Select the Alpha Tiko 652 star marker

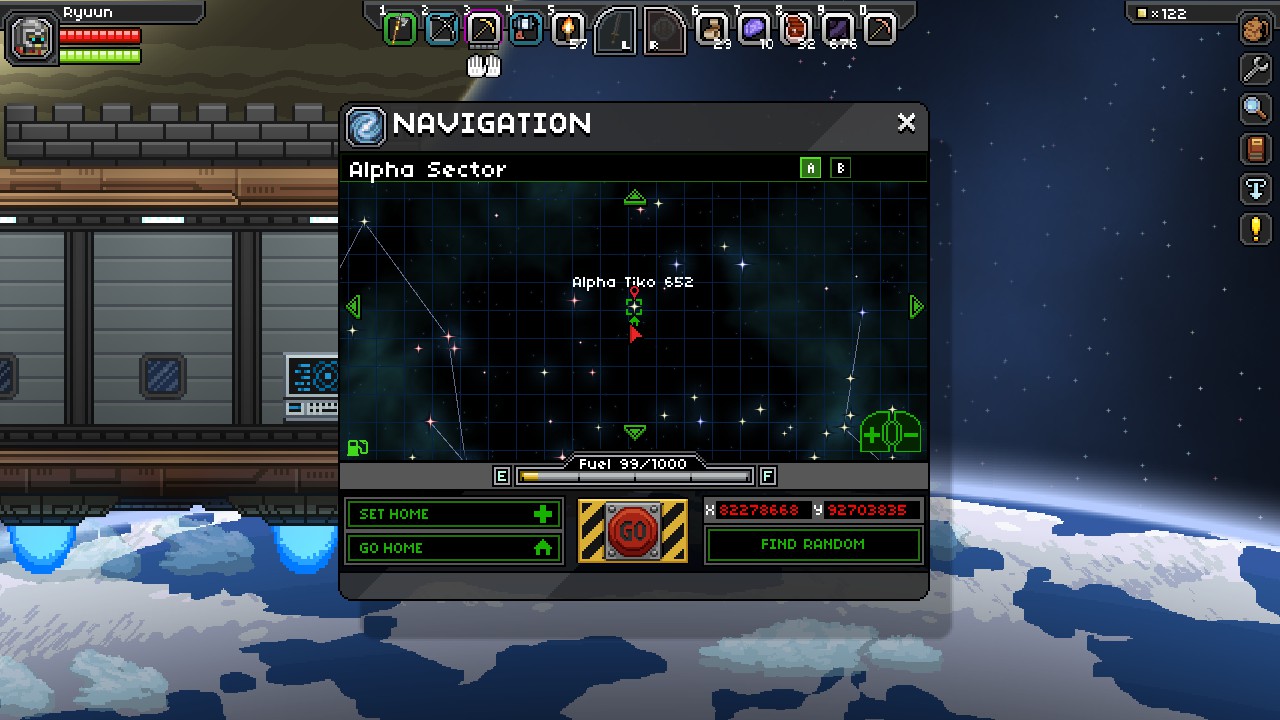[633, 307]
